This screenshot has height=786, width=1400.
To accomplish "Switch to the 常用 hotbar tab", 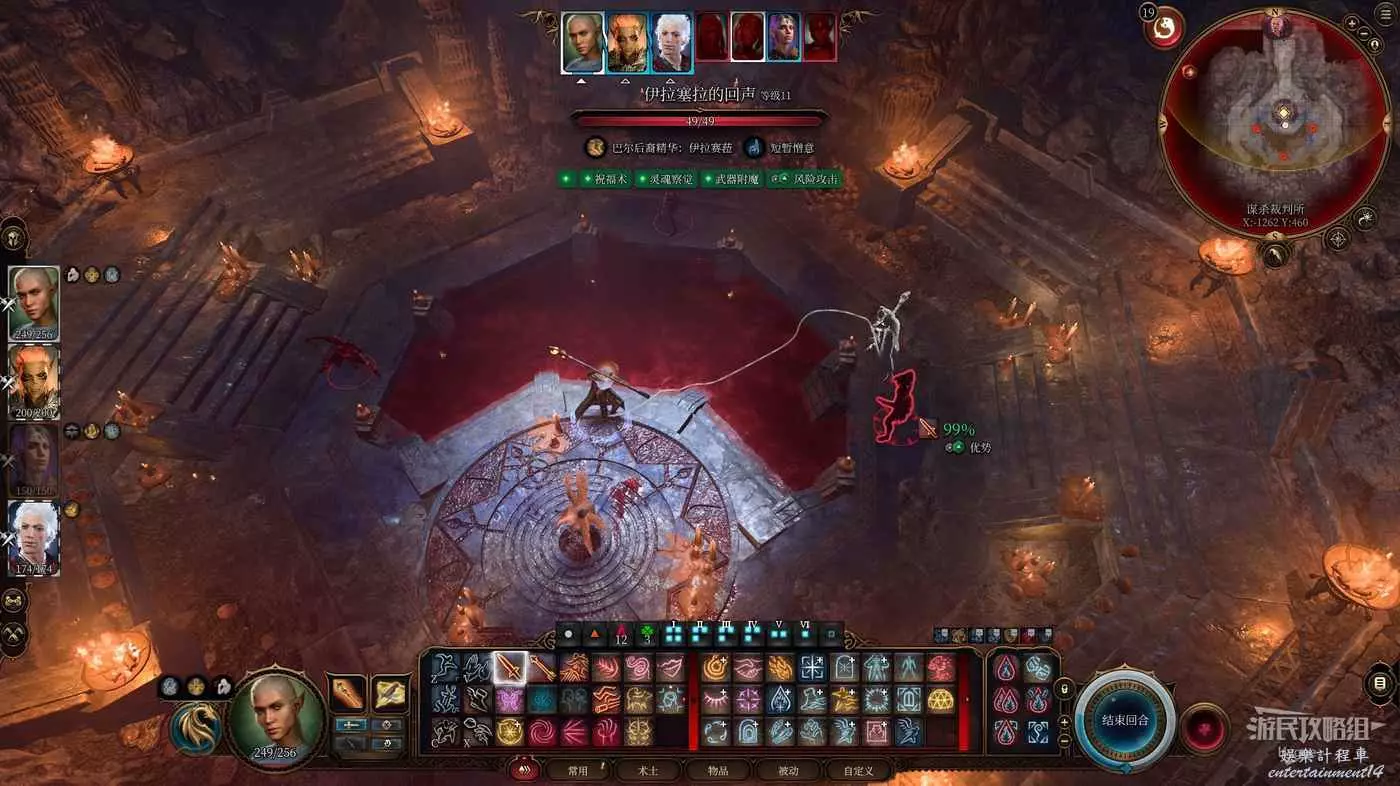I will tap(577, 771).
